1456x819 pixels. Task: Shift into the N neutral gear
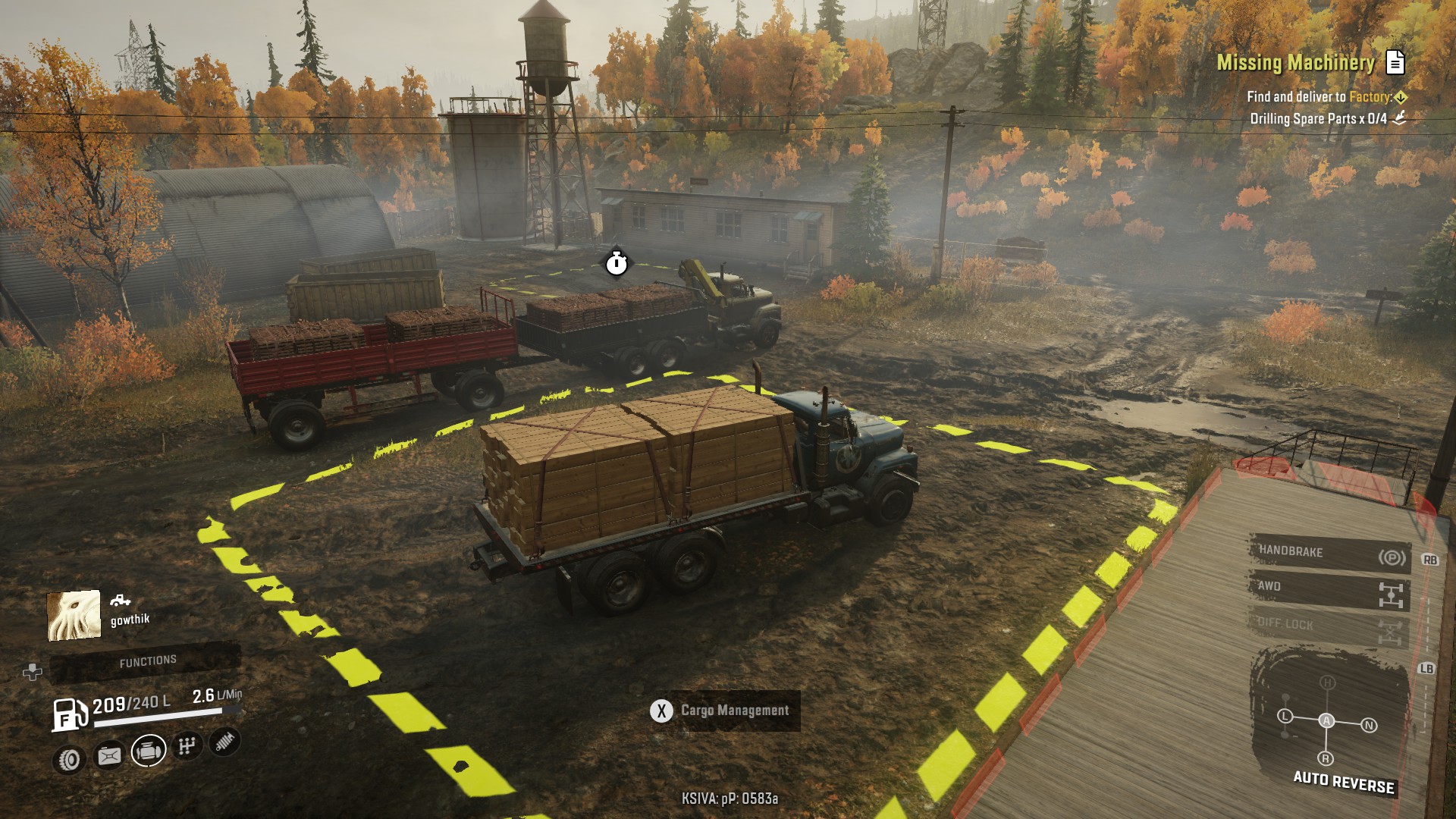coord(1369,725)
